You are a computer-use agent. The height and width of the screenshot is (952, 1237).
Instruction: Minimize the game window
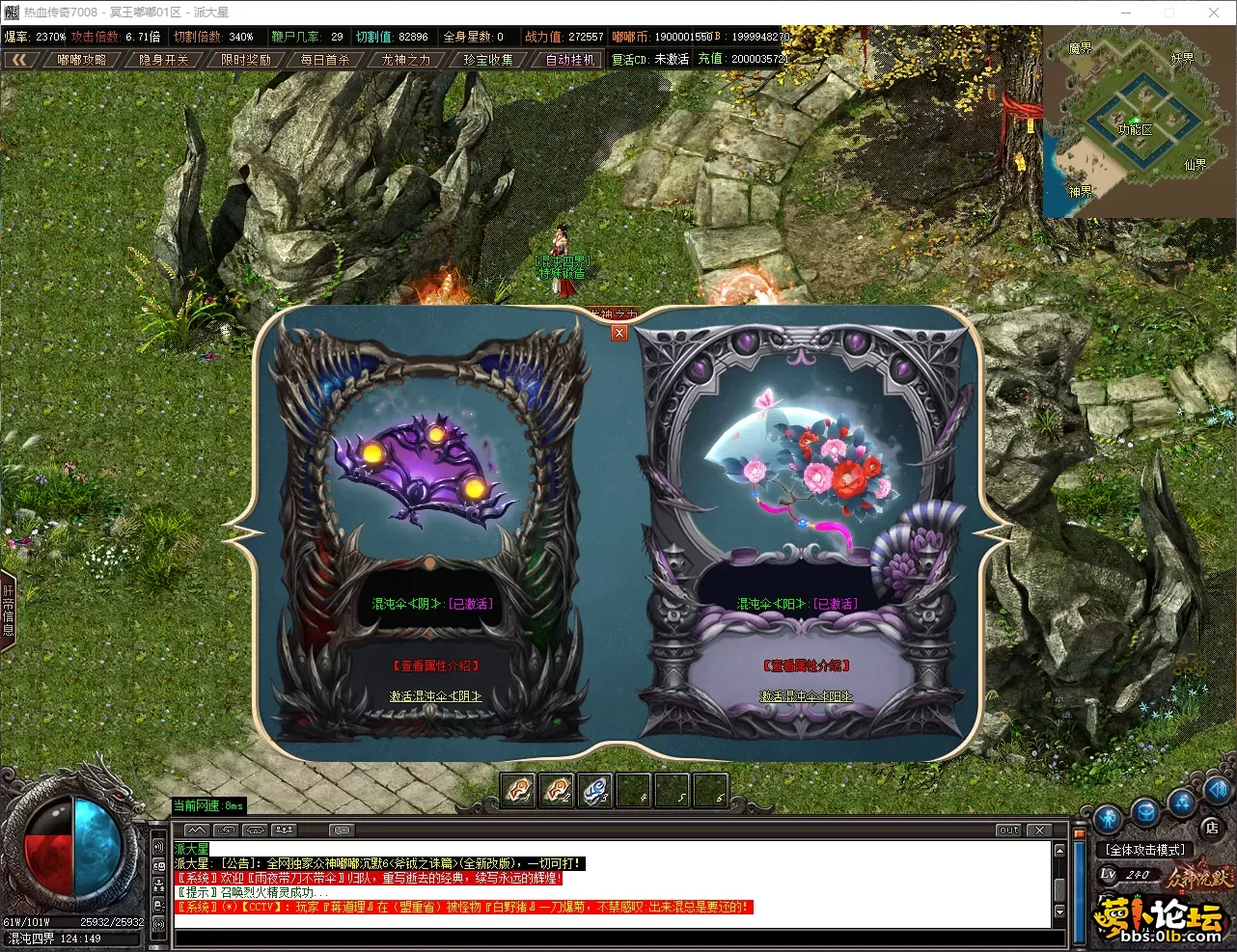(1126, 13)
